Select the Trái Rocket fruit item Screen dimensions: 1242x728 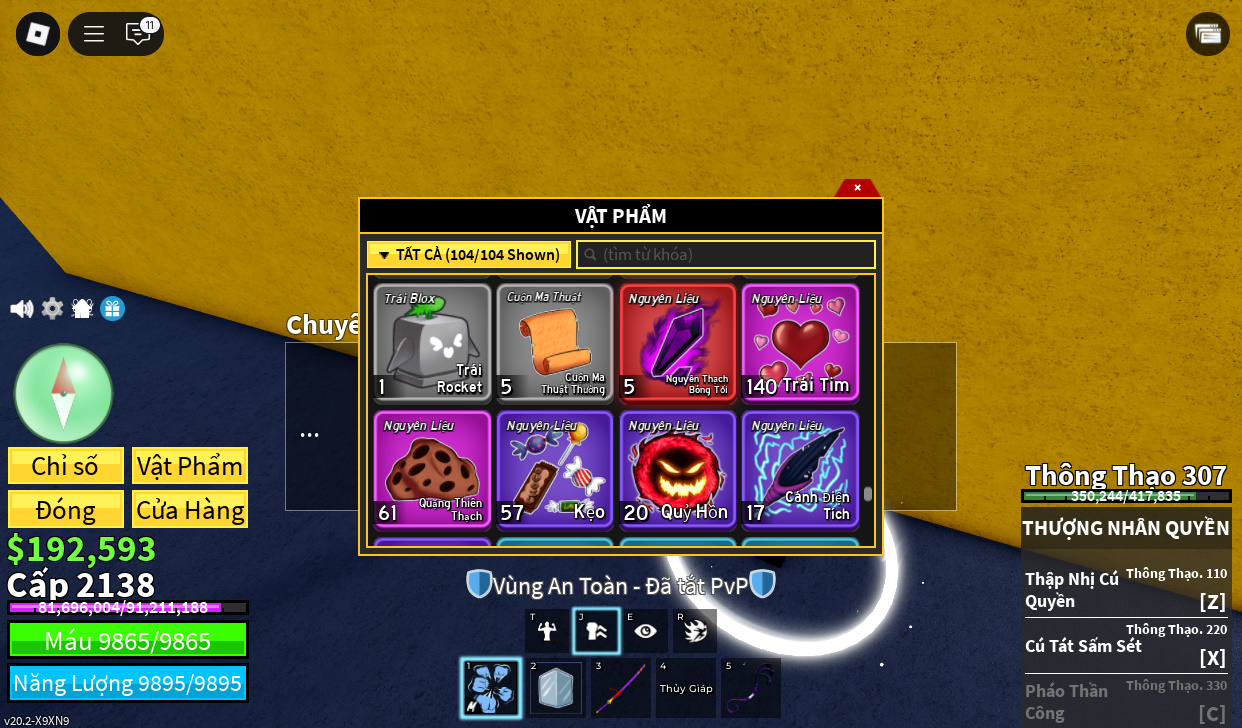click(432, 342)
